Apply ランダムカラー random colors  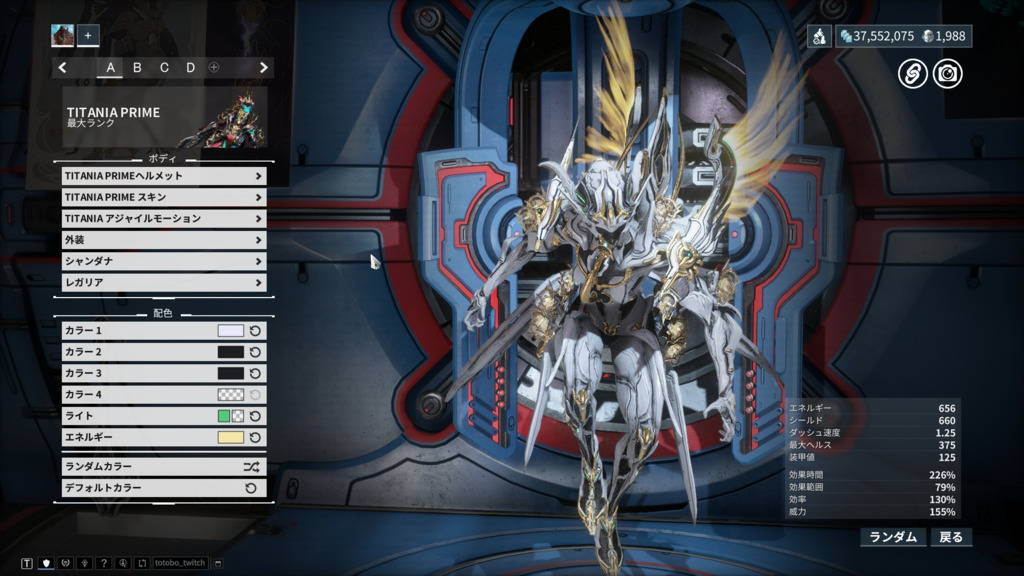160,466
